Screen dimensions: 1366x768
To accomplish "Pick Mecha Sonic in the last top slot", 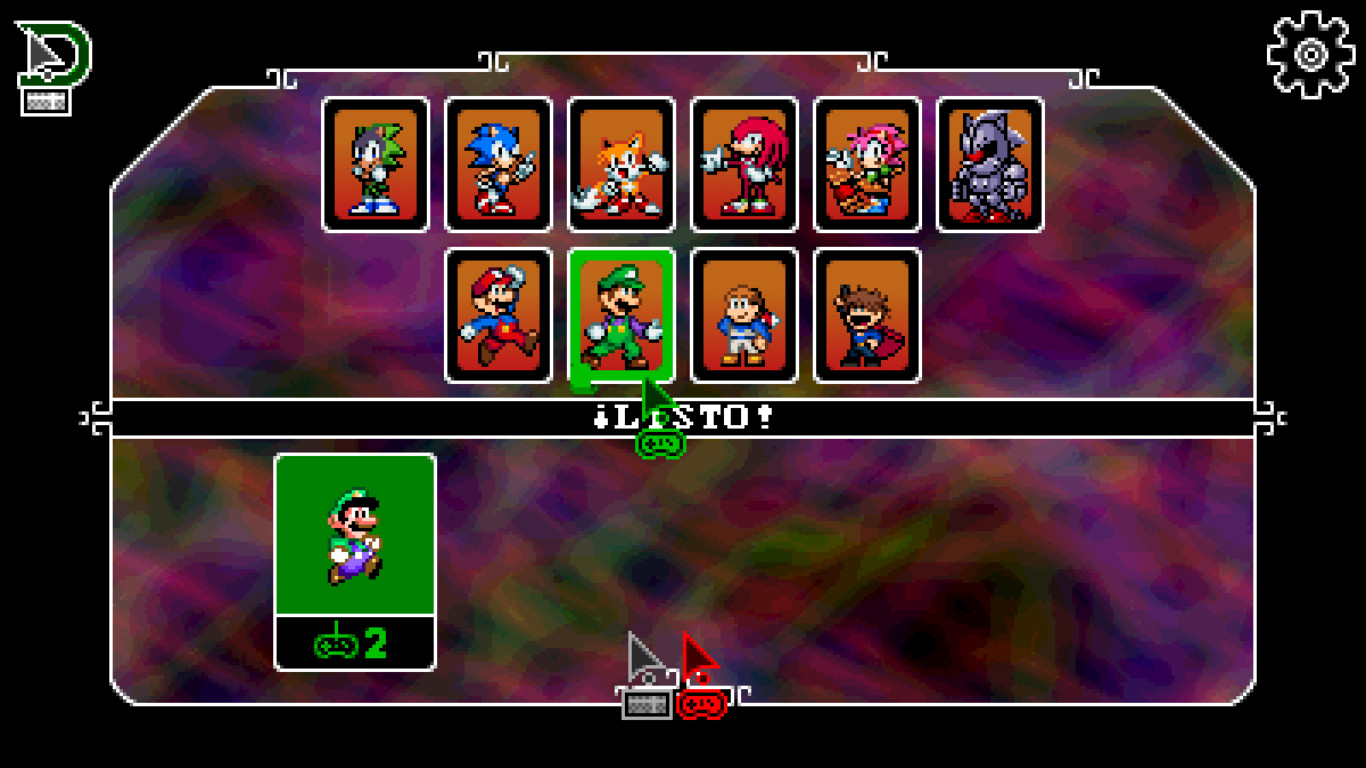I will [989, 163].
